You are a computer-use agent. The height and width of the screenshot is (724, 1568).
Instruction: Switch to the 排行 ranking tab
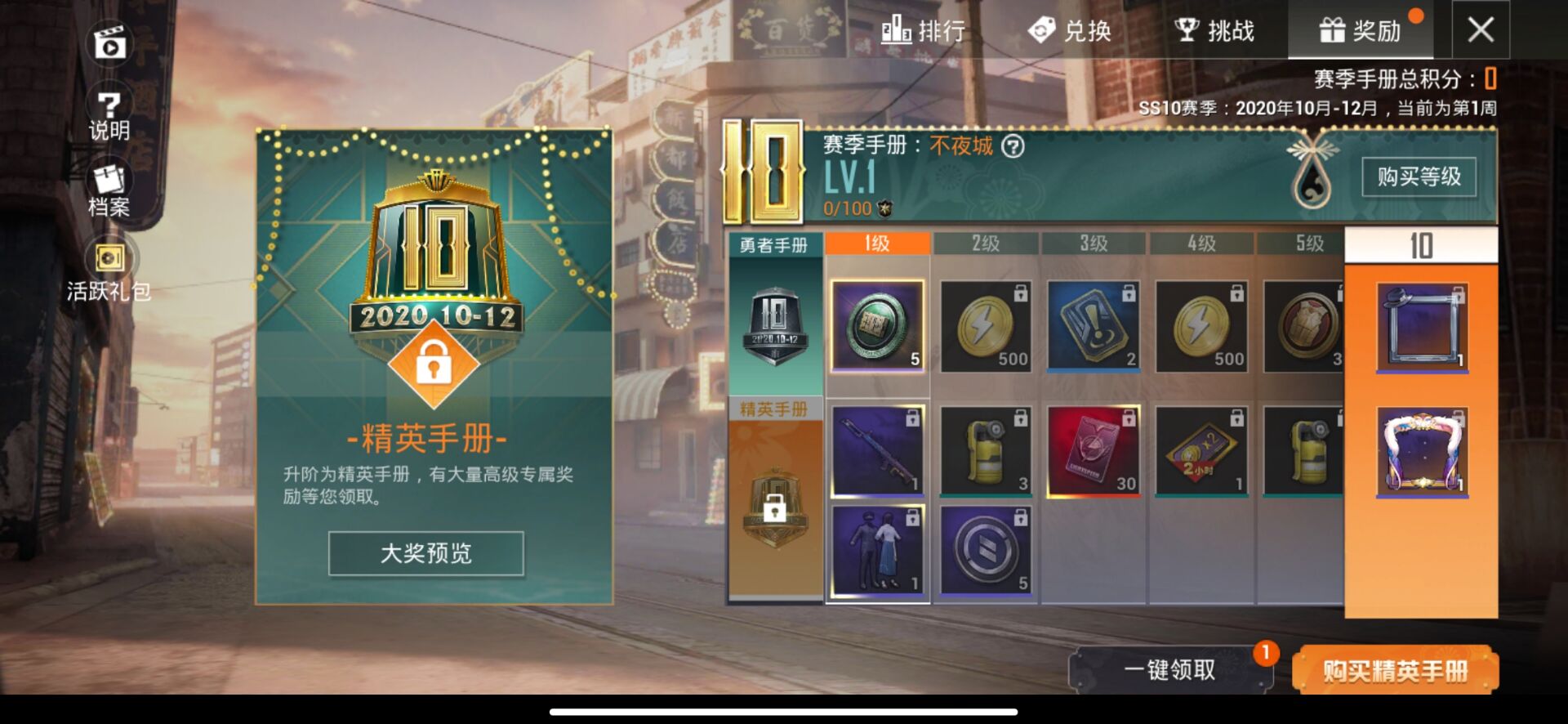[x=924, y=31]
